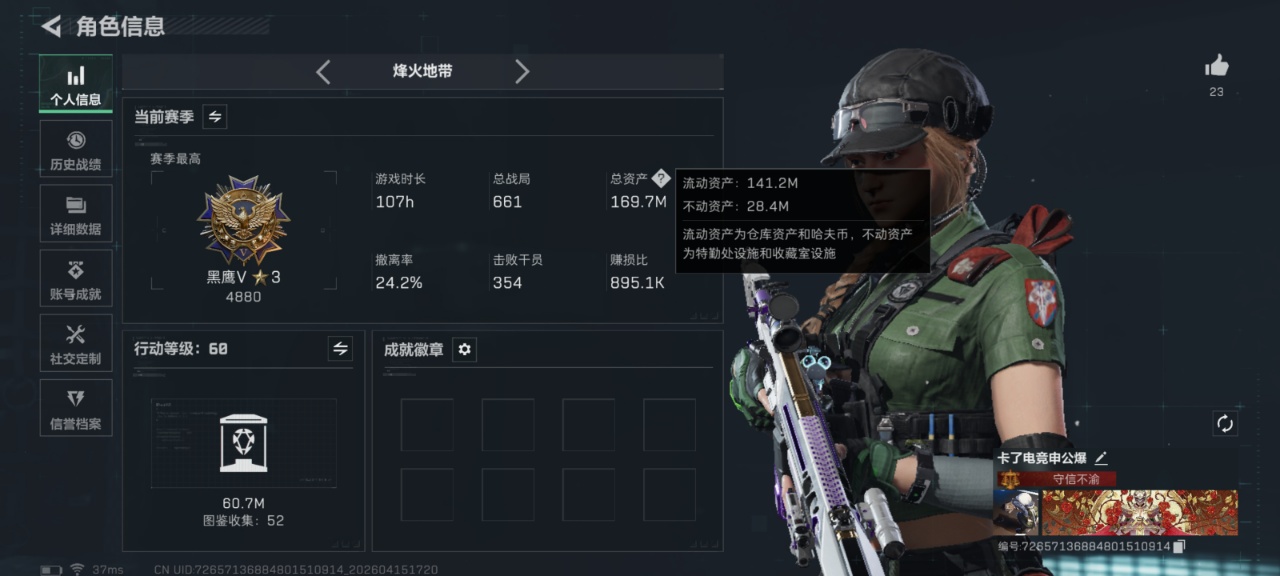Edit the player nickname with pencil icon

[x=1101, y=458]
